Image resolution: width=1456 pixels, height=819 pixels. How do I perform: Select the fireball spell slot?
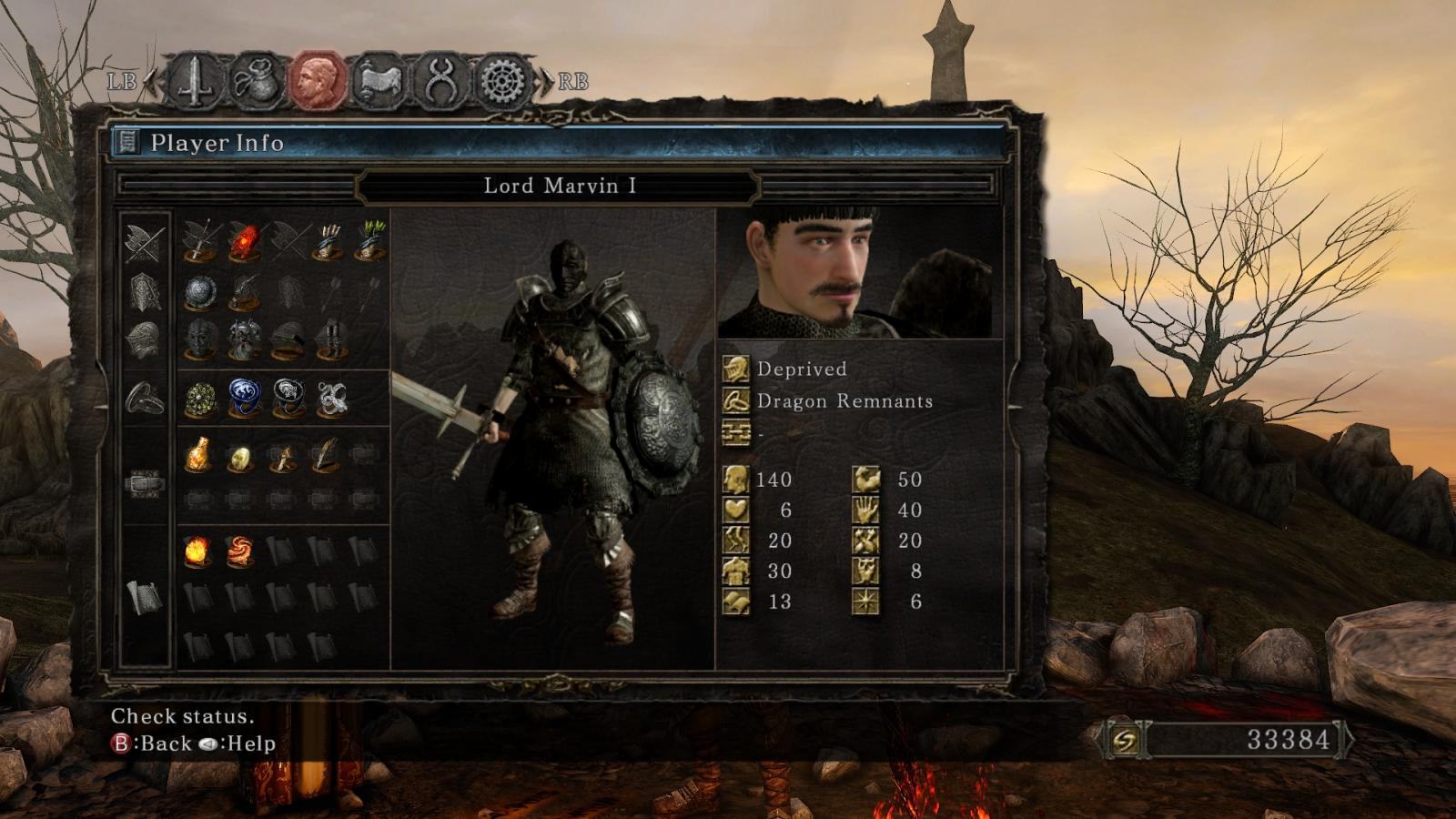[197, 551]
